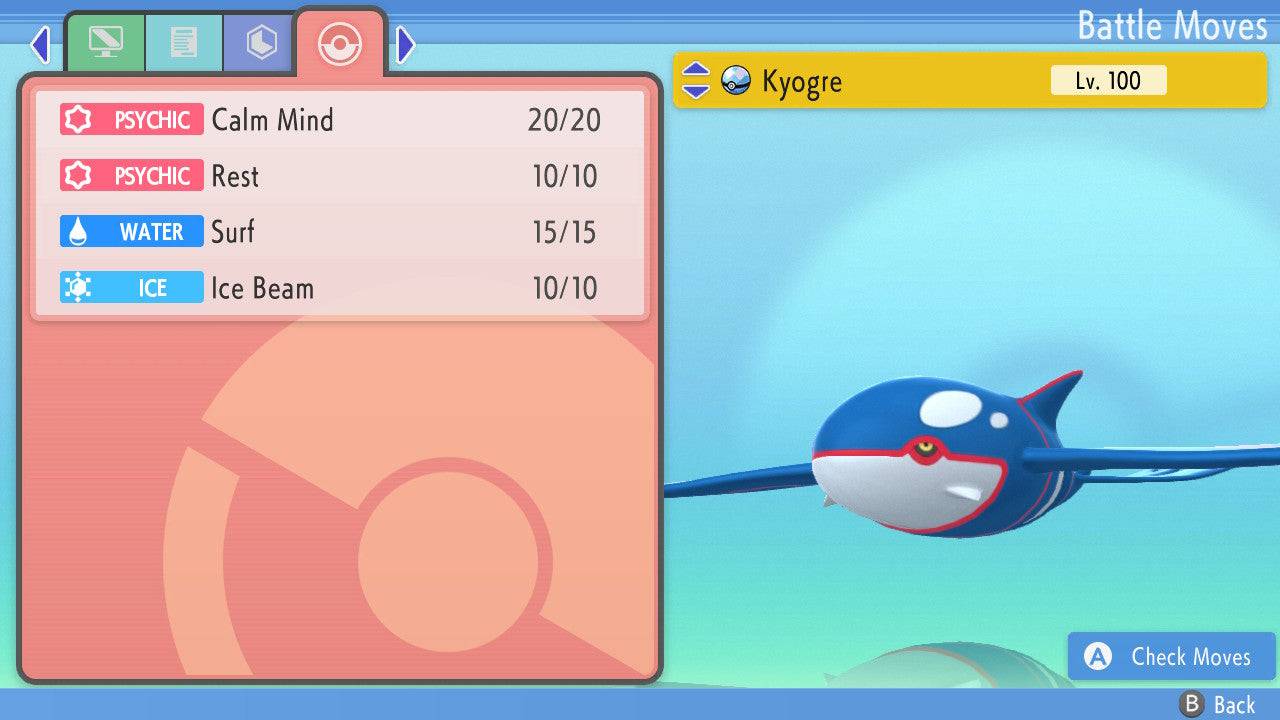
Task: Choose the Rest move entry
Action: click(340, 176)
